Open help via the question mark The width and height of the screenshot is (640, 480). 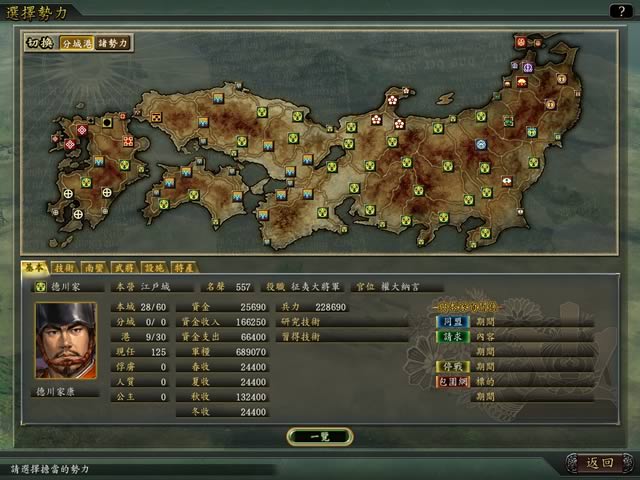tap(622, 10)
